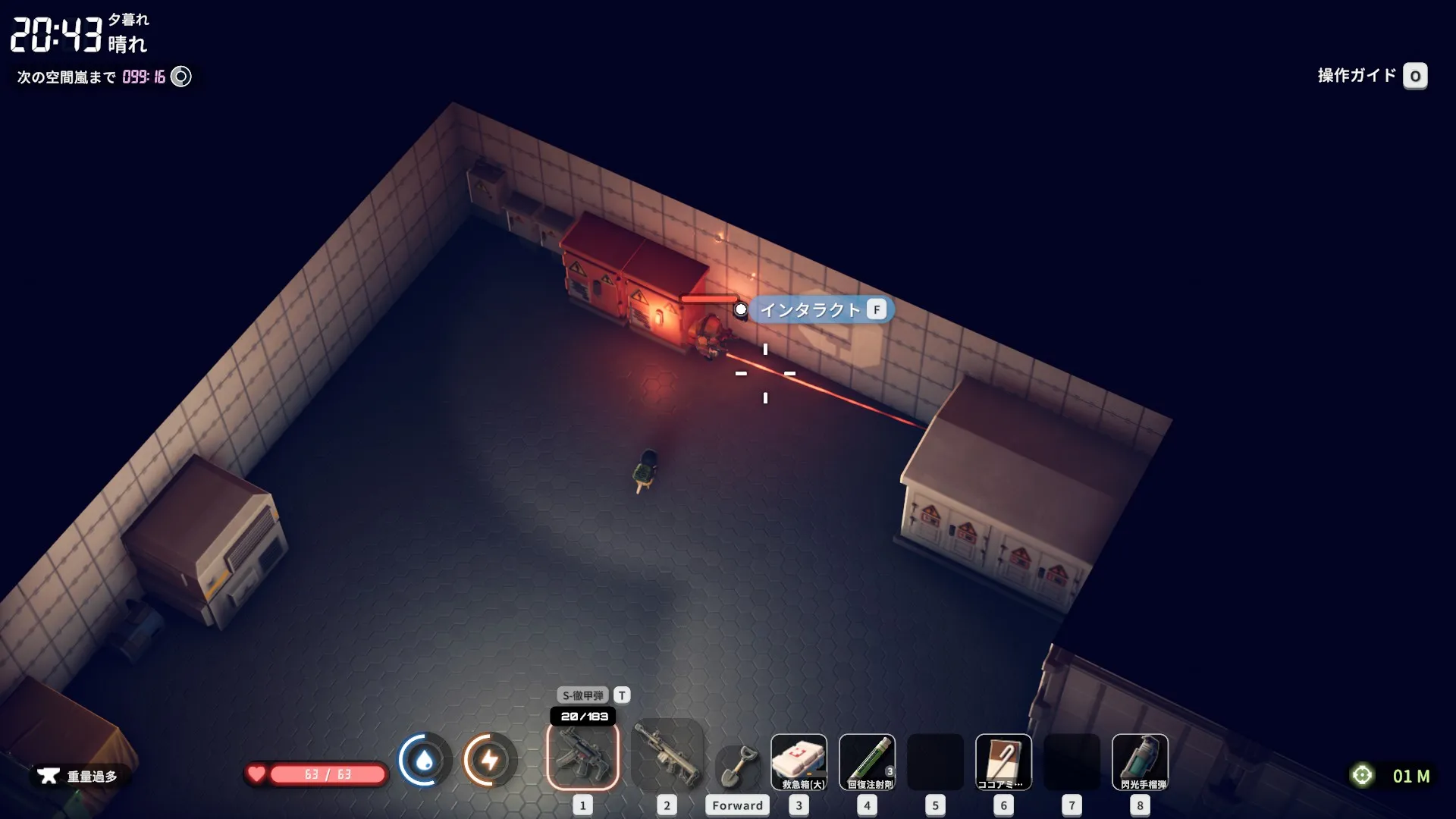The width and height of the screenshot is (1456, 819).
Task: Click the green crosshair range icon
Action: click(x=1363, y=775)
